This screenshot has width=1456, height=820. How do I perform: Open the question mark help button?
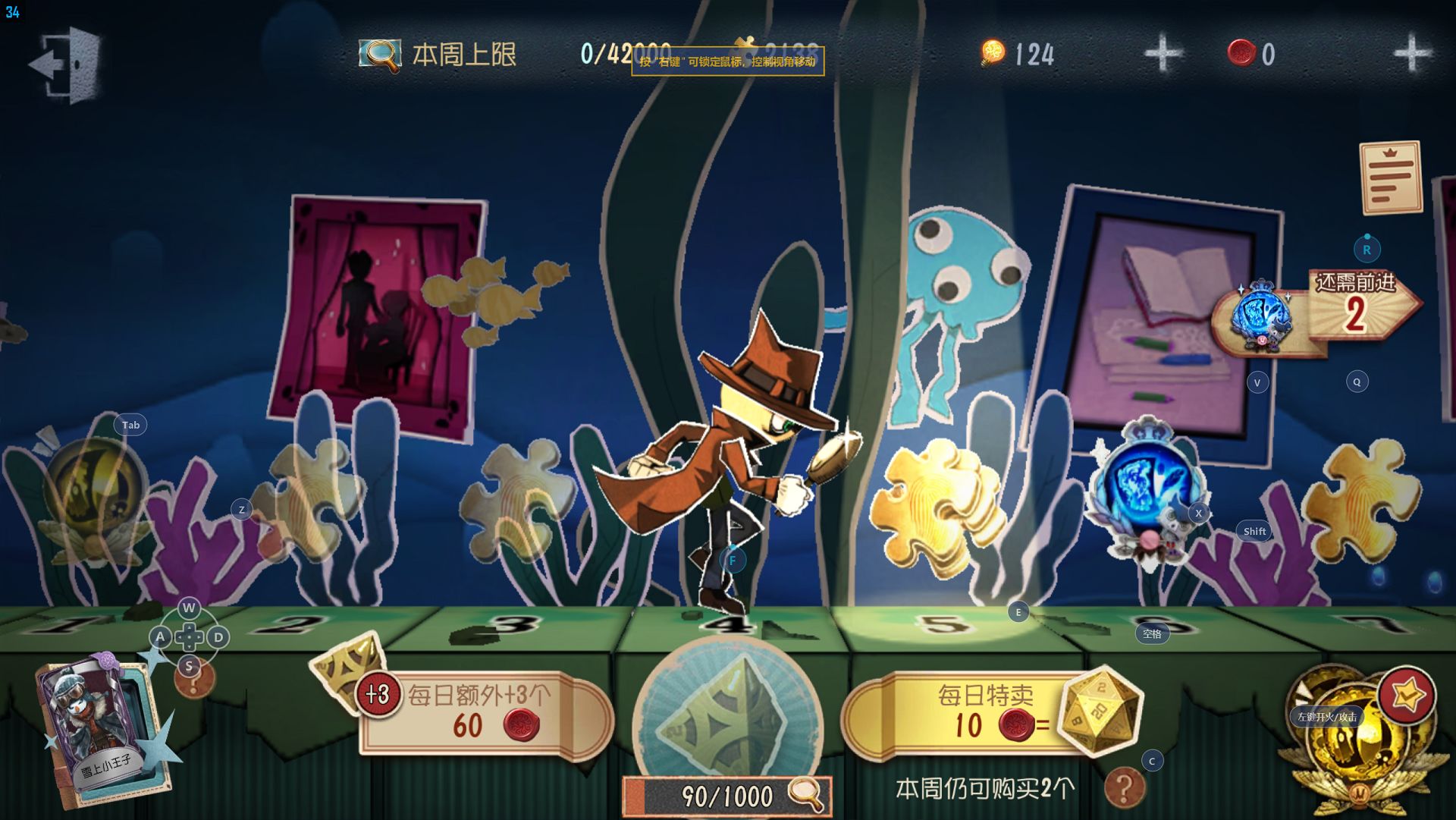coord(1123,787)
